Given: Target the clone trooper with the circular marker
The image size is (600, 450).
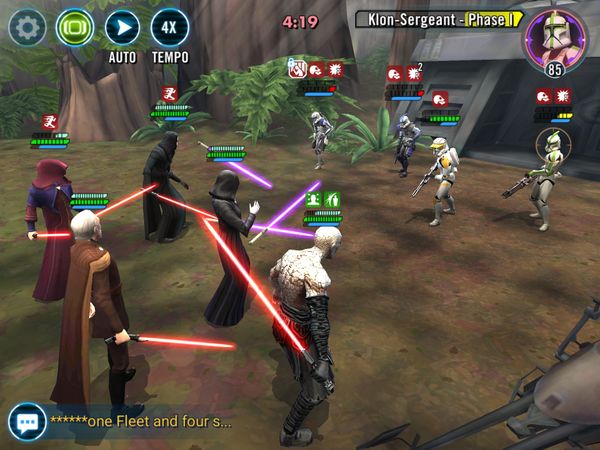Looking at the screenshot, I should click(x=546, y=180).
